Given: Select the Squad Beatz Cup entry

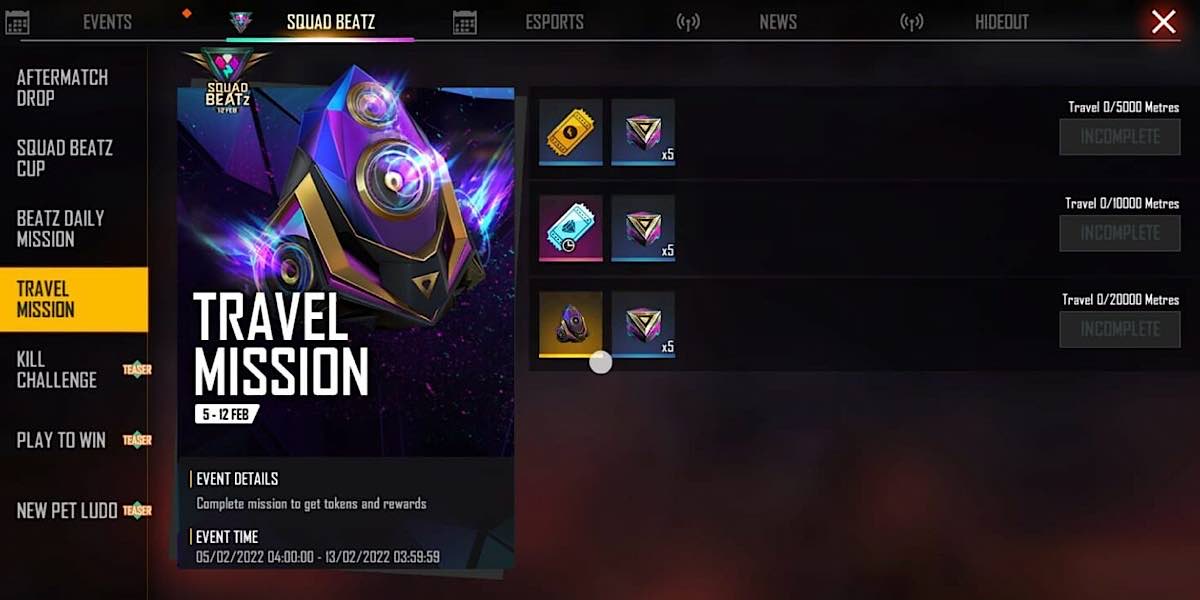Looking at the screenshot, I should click(x=64, y=158).
